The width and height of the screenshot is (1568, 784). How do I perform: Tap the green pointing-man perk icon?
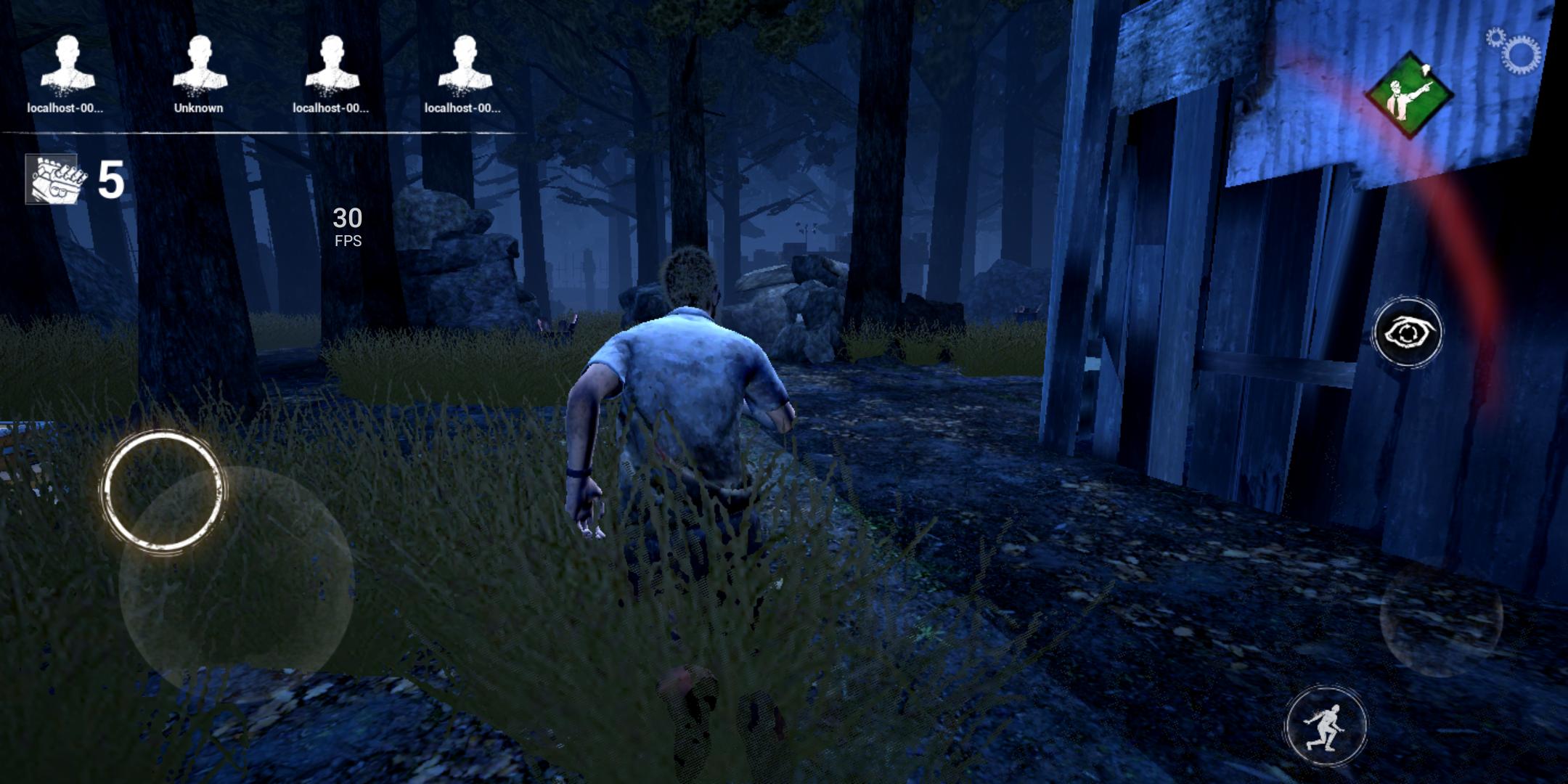click(1409, 94)
